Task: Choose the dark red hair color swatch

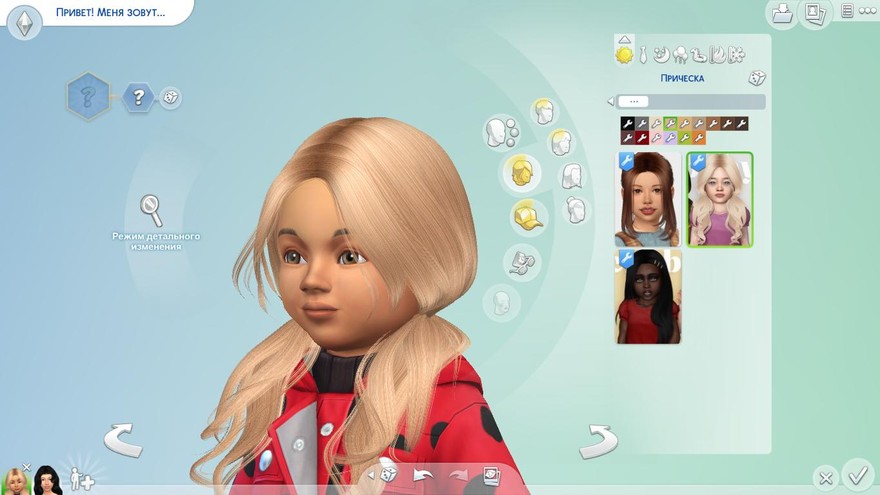Action: 642,138
